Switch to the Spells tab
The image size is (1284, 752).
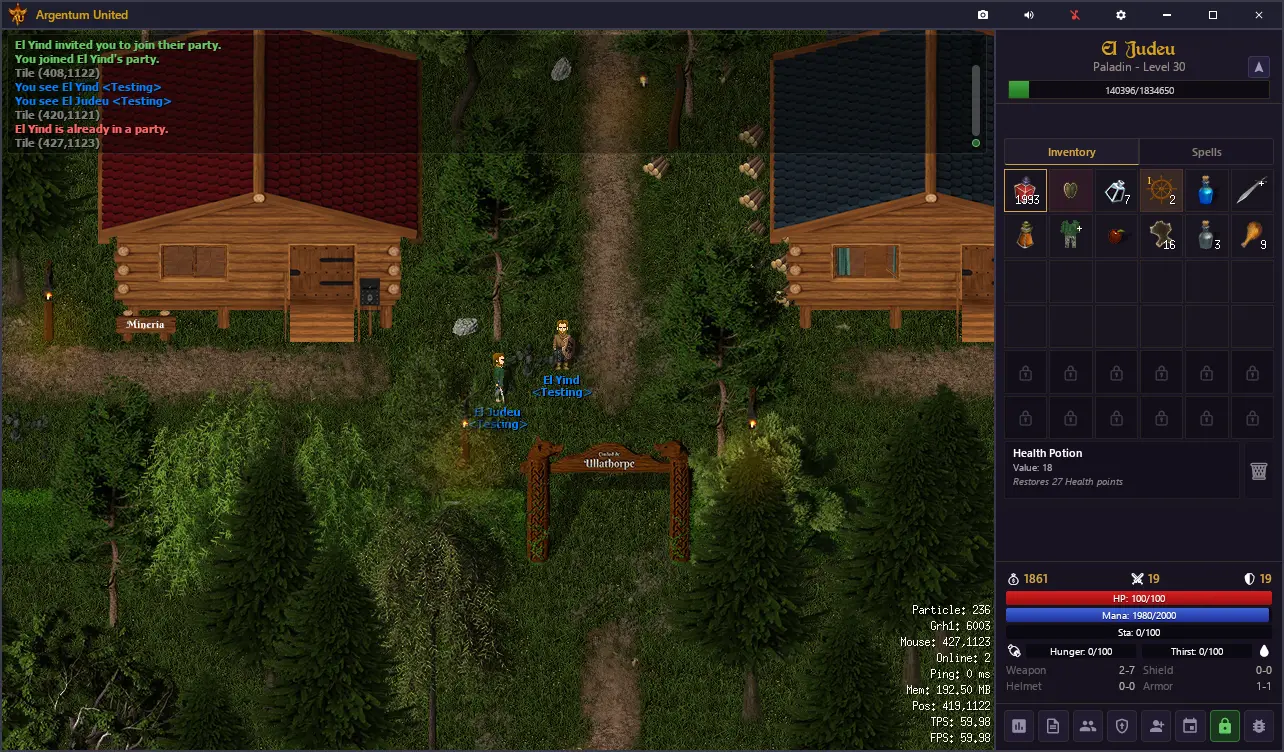pyautogui.click(x=1206, y=152)
